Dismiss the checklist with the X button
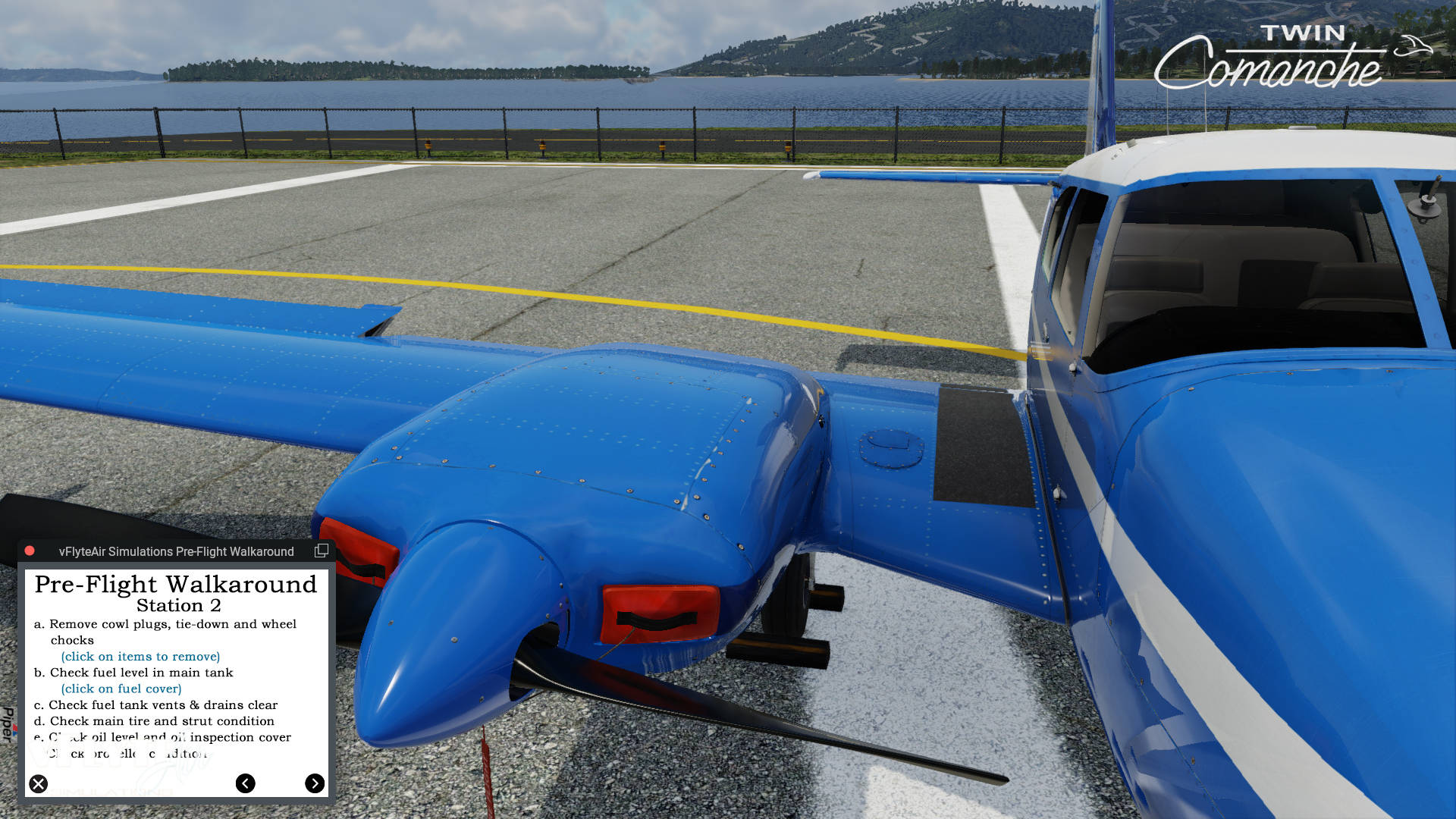Viewport: 1456px width, 819px height. click(37, 783)
